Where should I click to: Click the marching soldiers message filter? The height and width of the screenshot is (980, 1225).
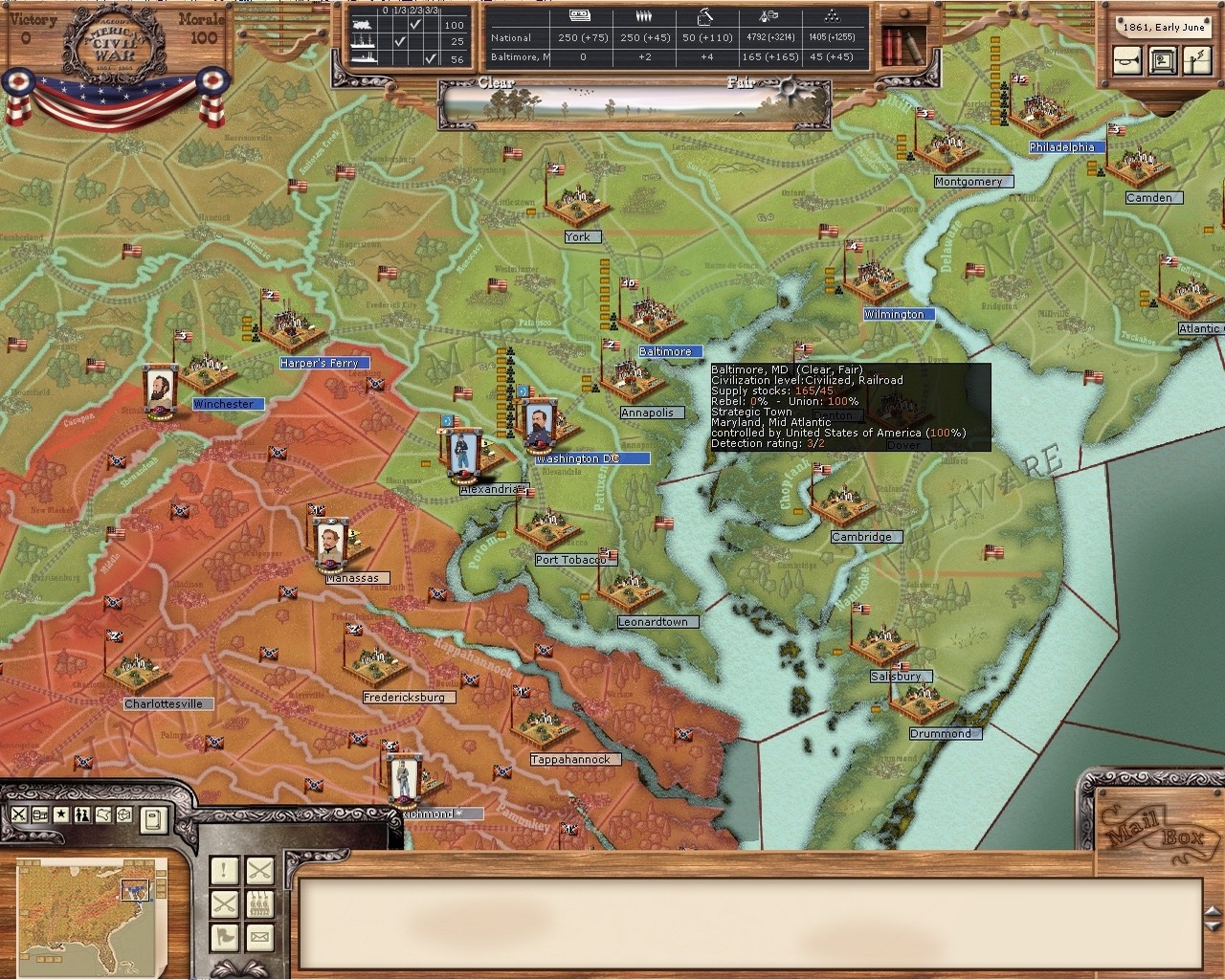tap(259, 903)
